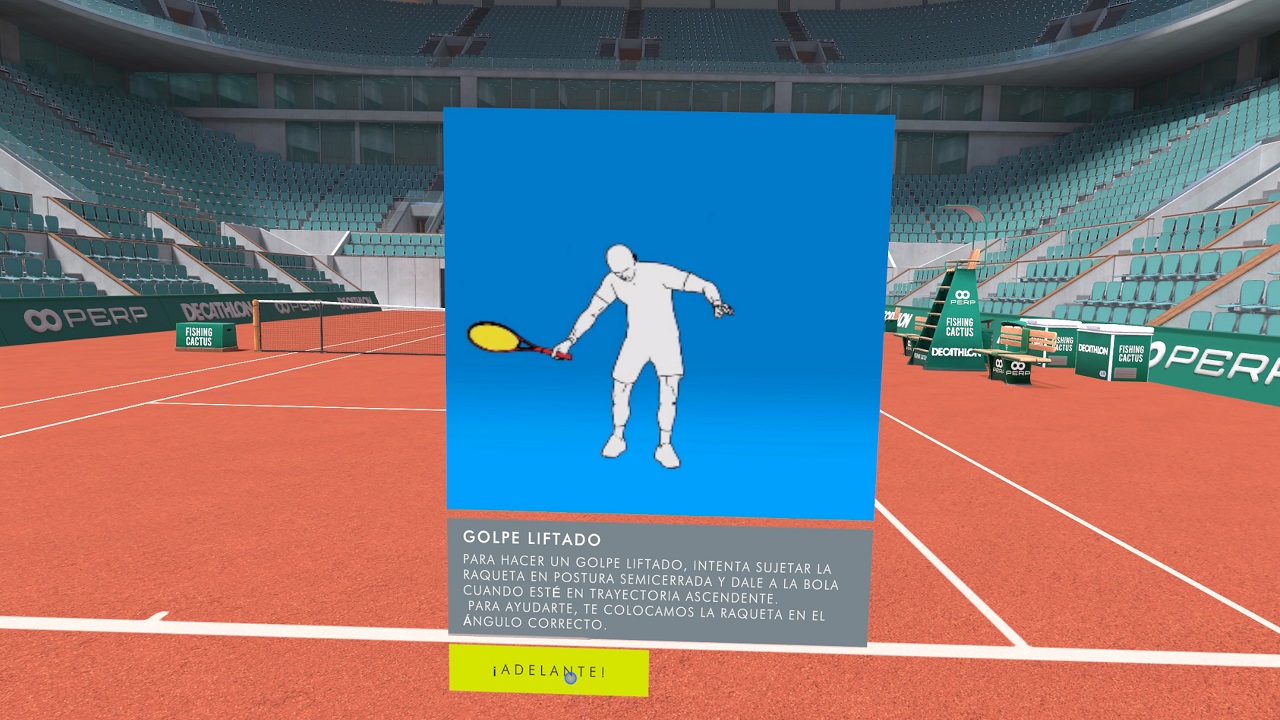Click the yellow ¡ADELANTE! button
Viewport: 1280px width, 720px height.
(x=548, y=671)
